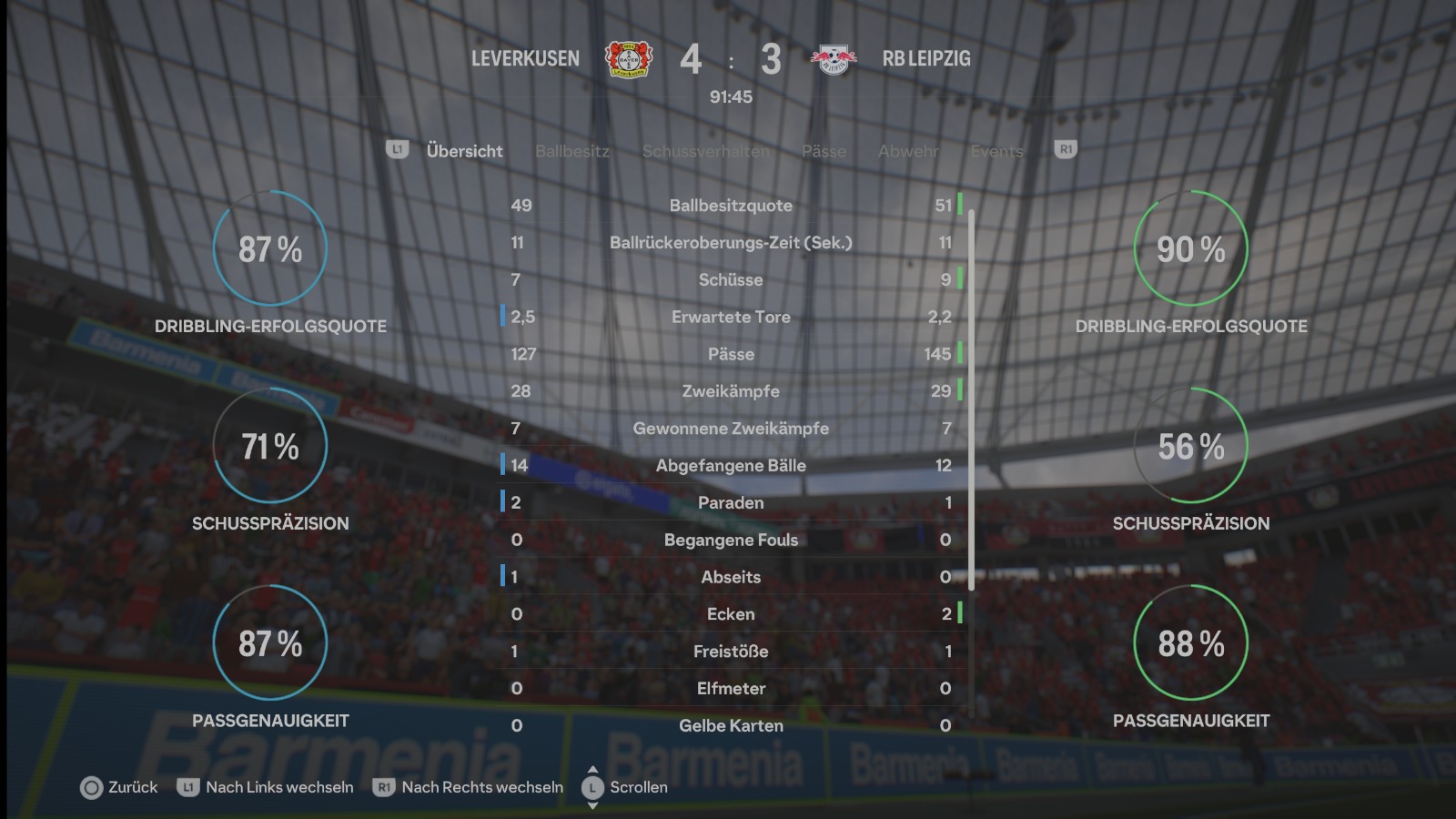Open the Schussverhalten tab
The width and height of the screenshot is (1456, 819).
click(705, 151)
